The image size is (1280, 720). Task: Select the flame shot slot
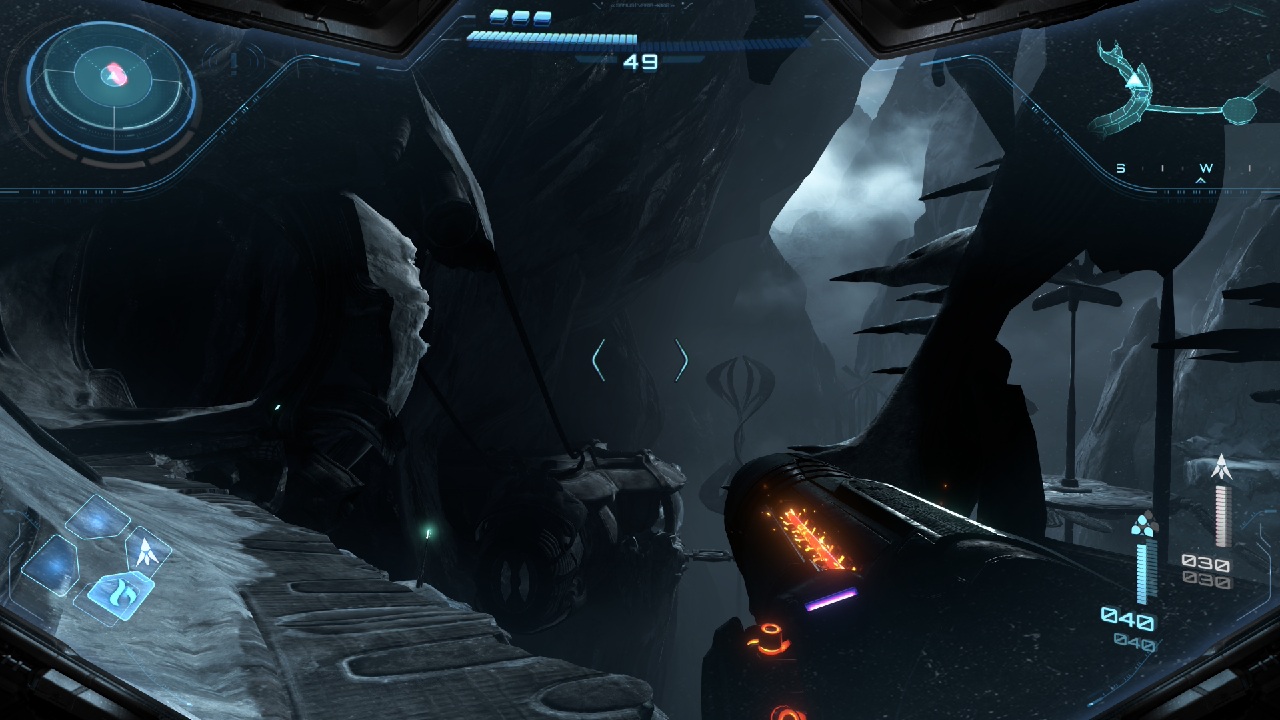click(120, 593)
